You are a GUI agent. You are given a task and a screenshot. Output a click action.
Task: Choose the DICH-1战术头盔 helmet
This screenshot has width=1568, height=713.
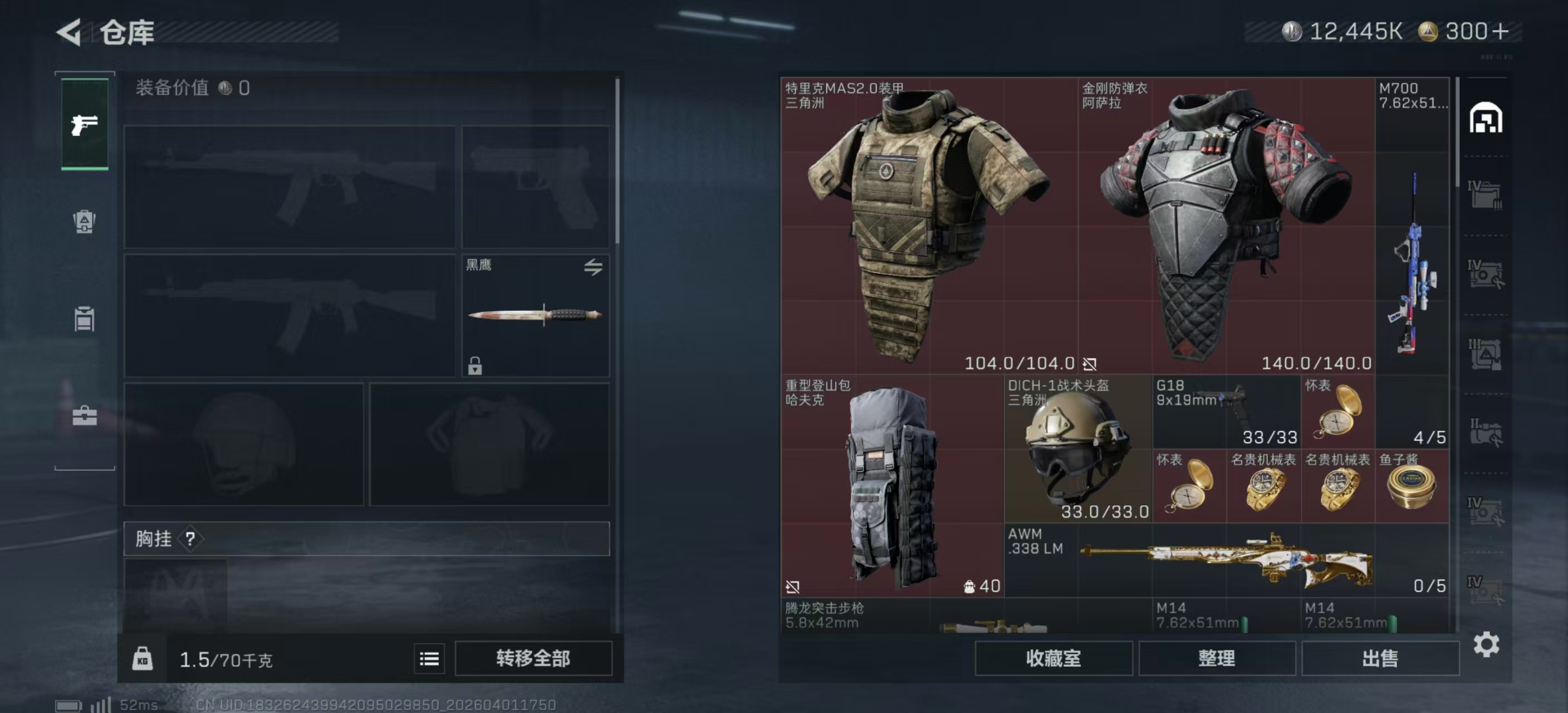click(1078, 449)
